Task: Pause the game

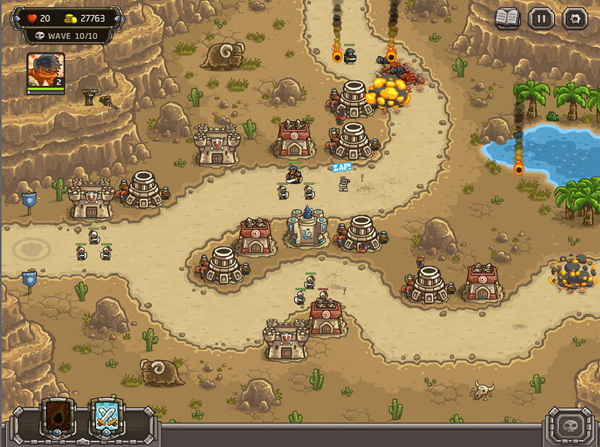Action: click(x=541, y=17)
